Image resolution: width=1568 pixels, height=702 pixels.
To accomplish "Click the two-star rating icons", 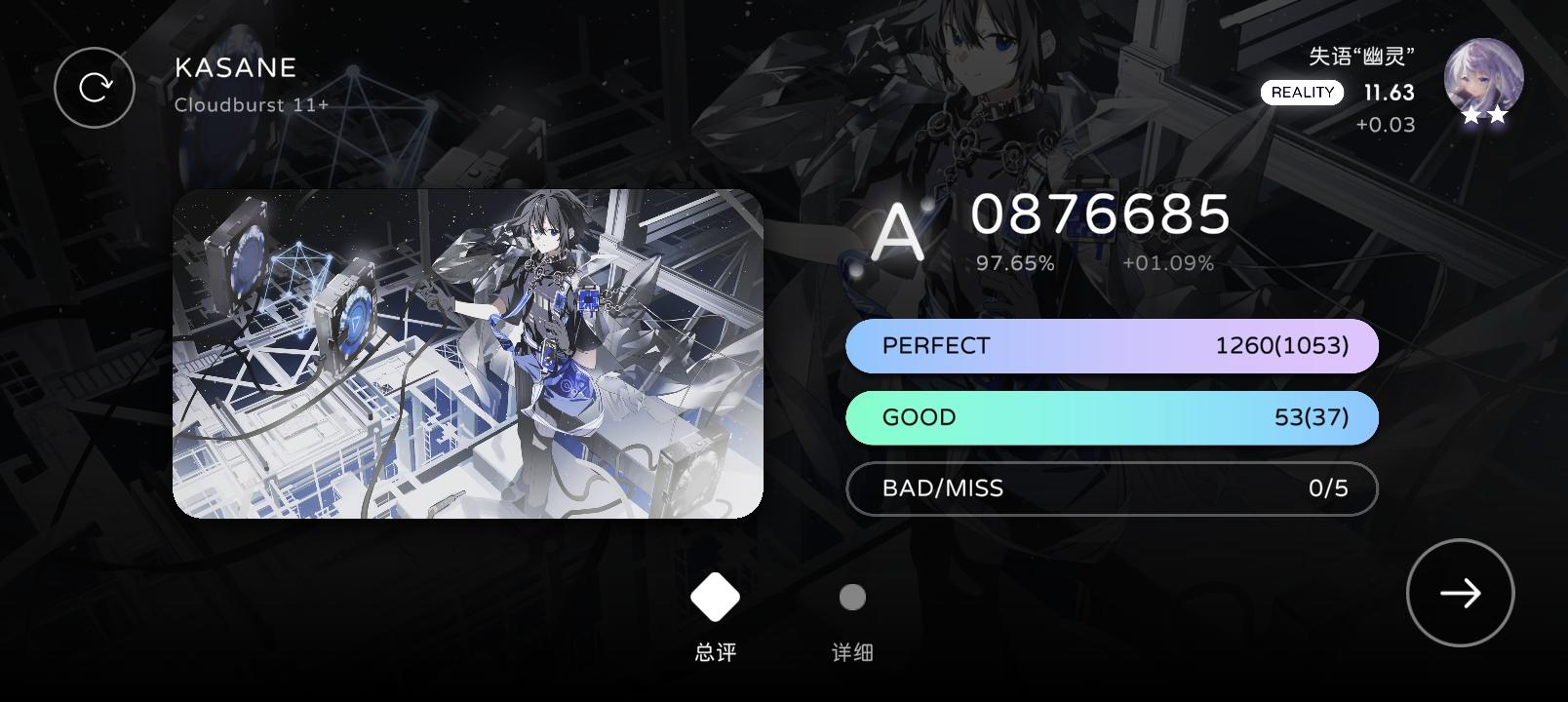I will point(1483,117).
